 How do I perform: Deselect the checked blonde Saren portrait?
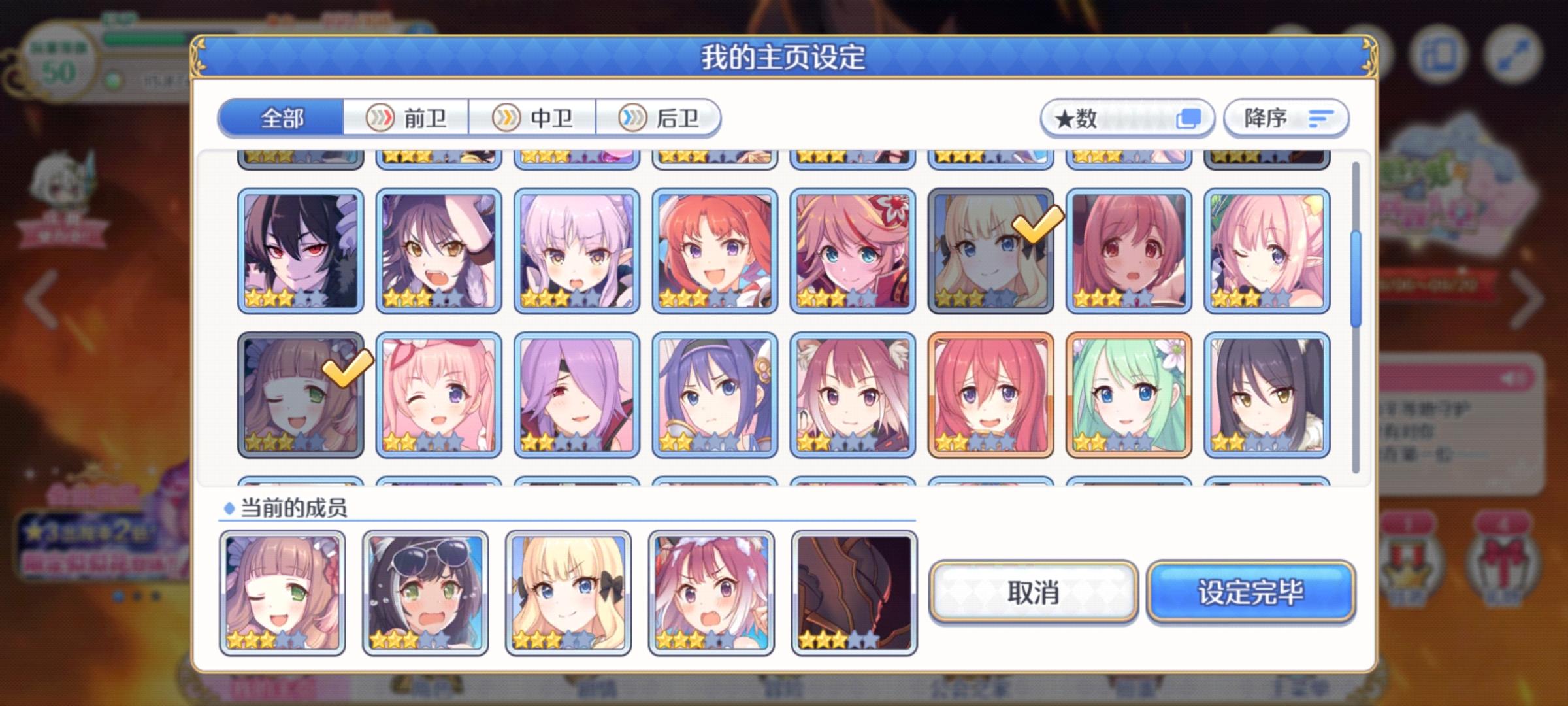click(x=990, y=250)
